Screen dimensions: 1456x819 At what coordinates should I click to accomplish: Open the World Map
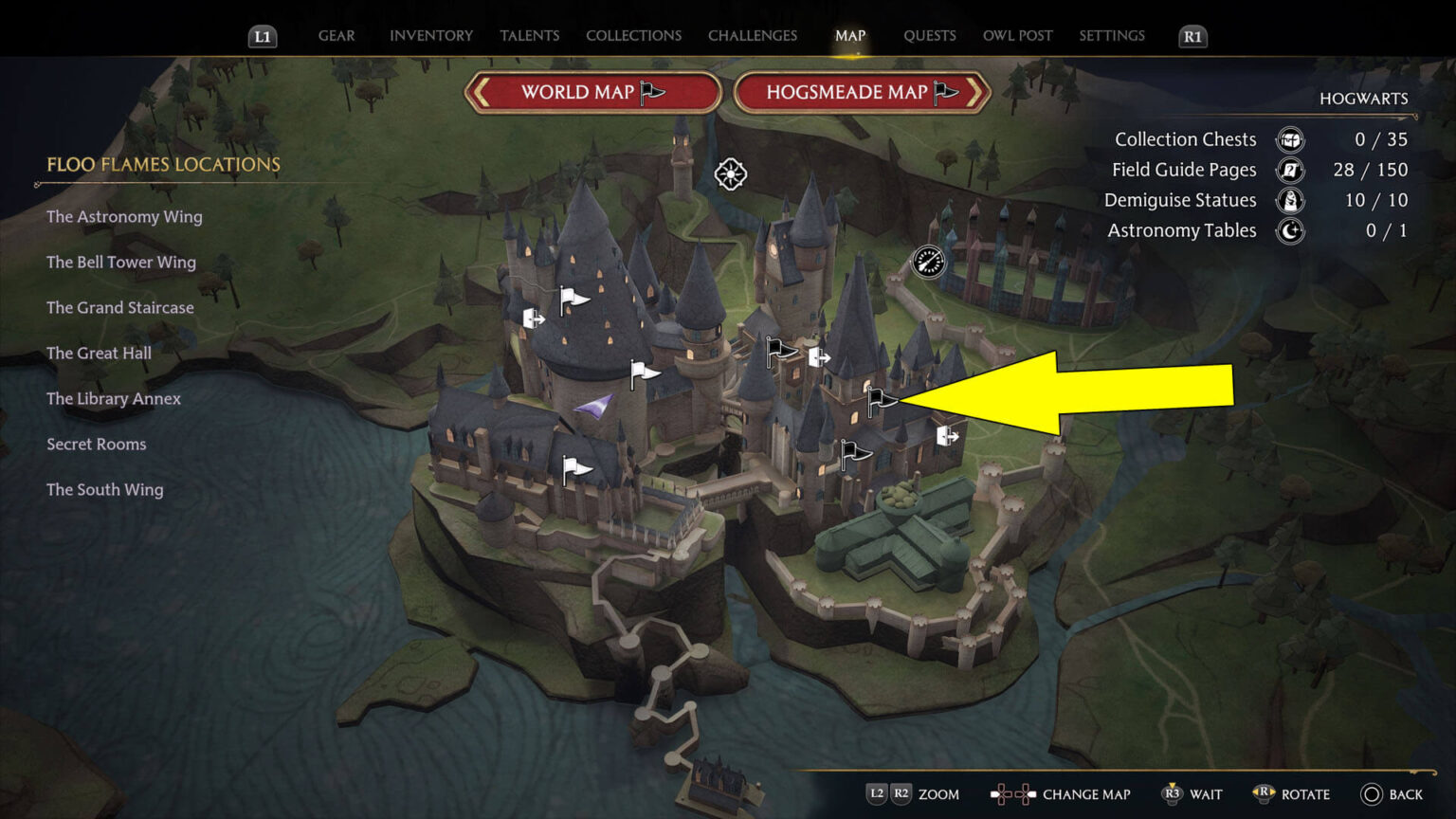(x=592, y=92)
